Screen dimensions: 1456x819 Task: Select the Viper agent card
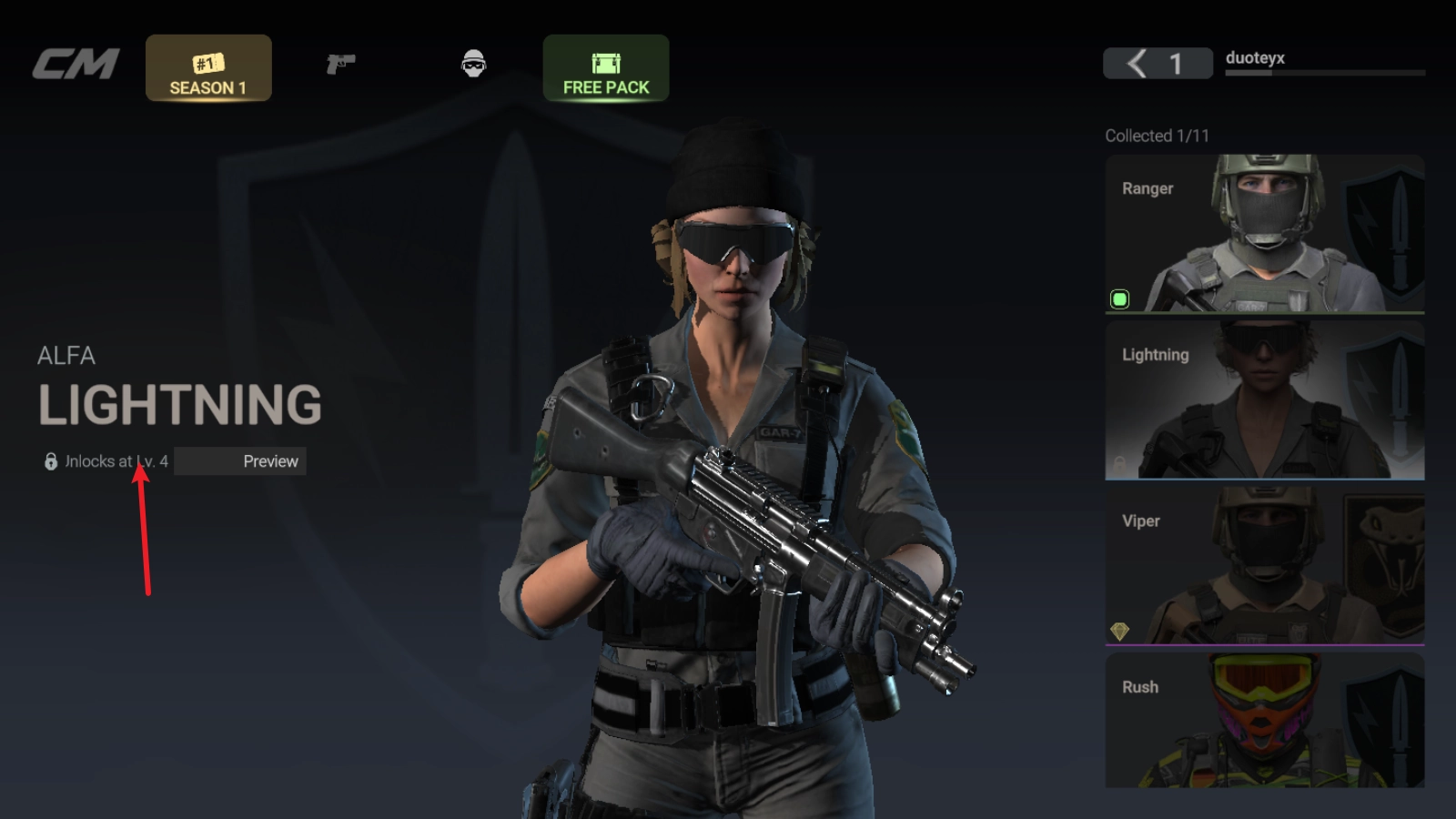[x=1264, y=567]
